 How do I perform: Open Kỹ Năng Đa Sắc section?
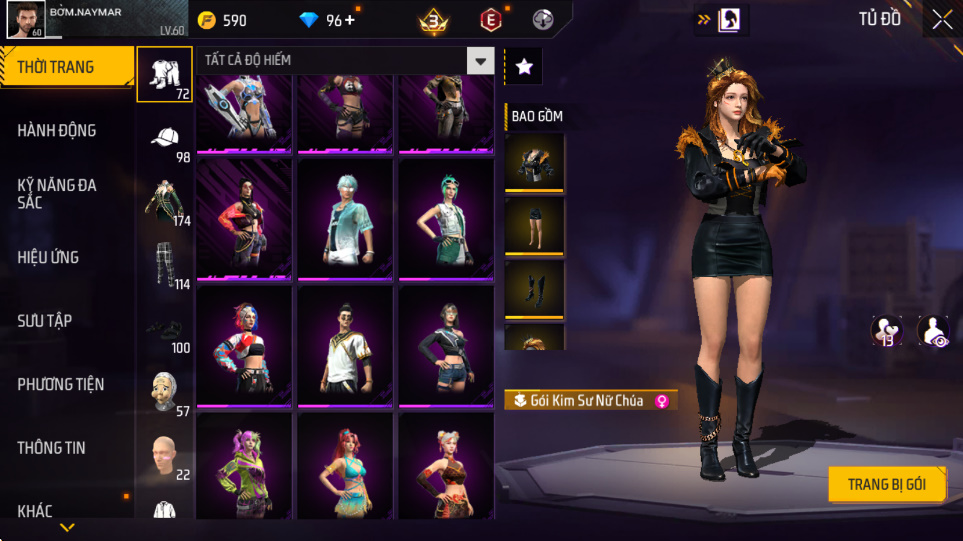[x=57, y=193]
